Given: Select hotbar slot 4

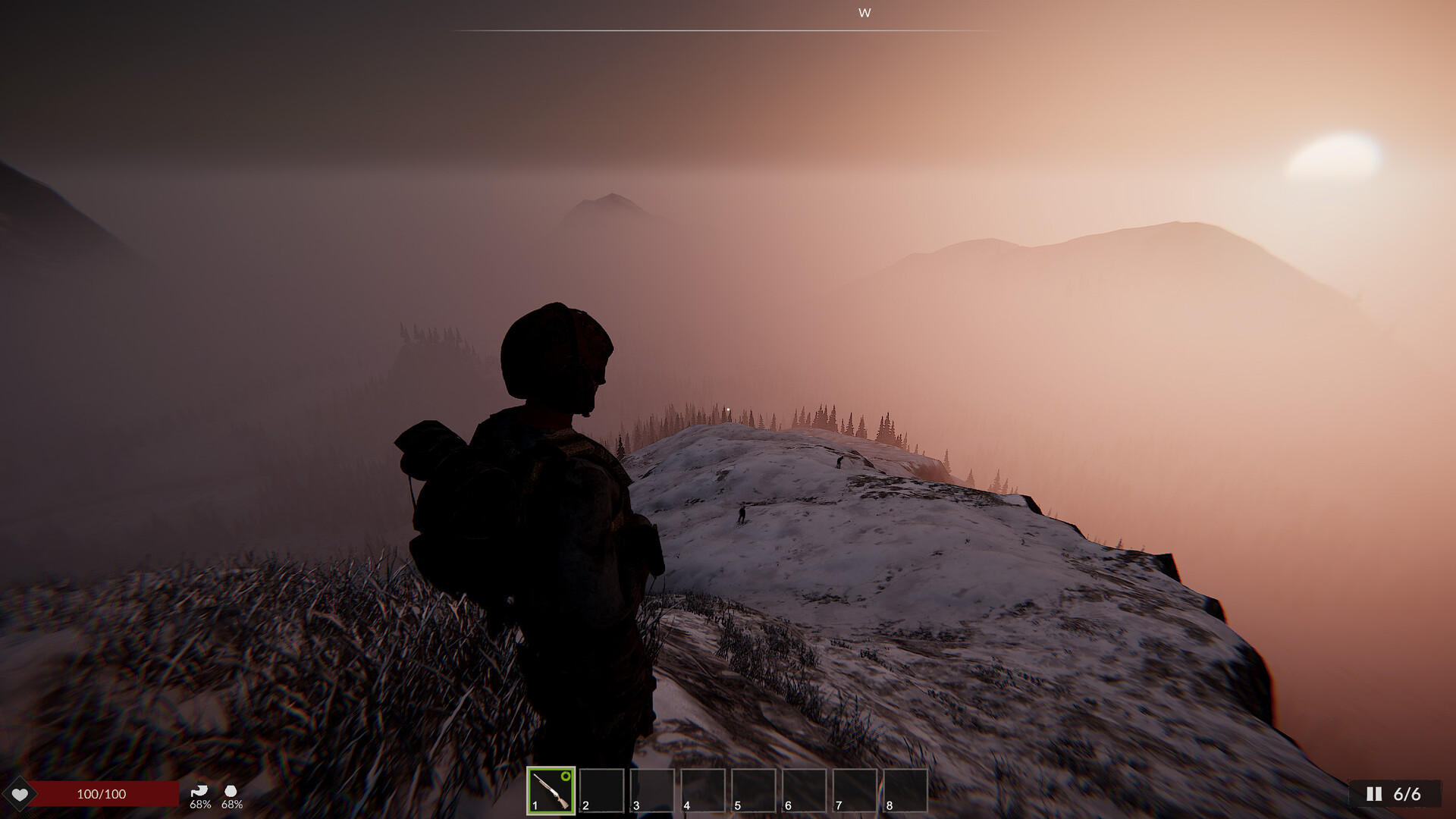Looking at the screenshot, I should [x=703, y=791].
